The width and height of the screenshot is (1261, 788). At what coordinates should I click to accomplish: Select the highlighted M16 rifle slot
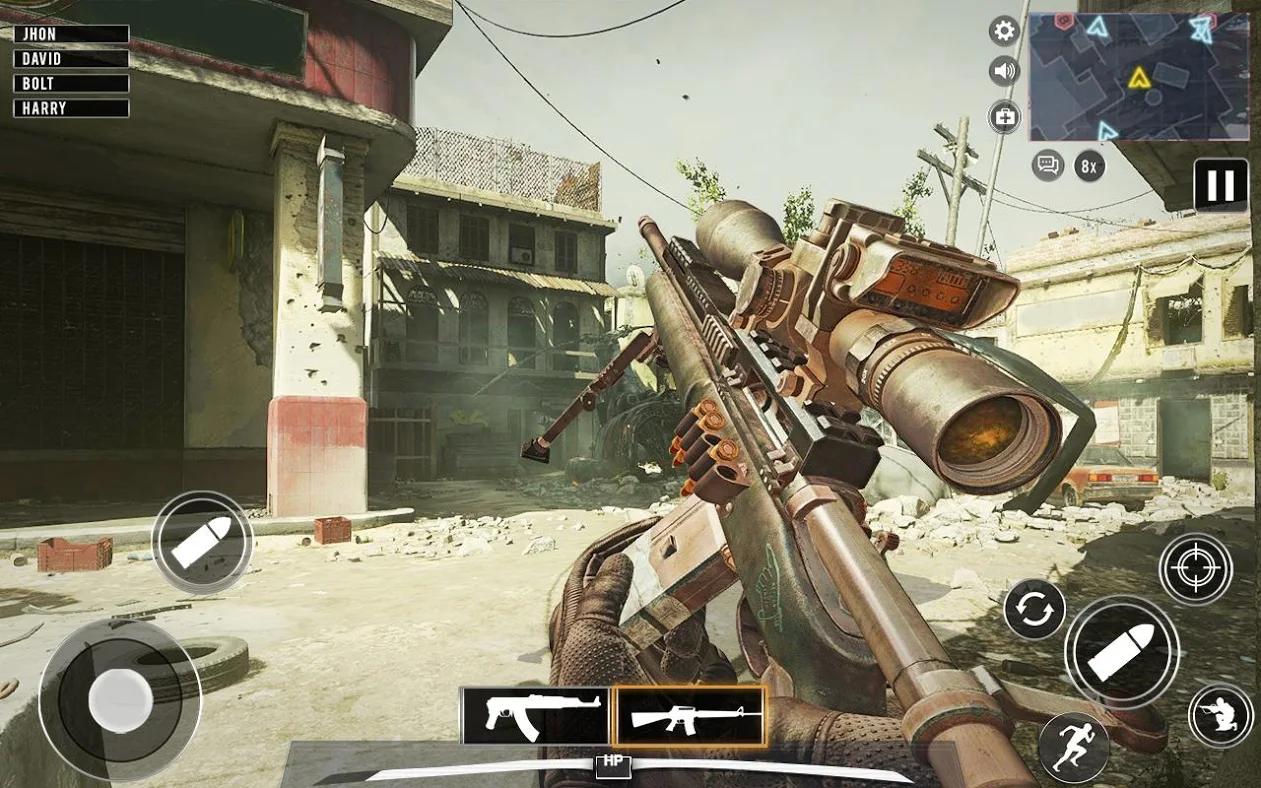click(690, 716)
